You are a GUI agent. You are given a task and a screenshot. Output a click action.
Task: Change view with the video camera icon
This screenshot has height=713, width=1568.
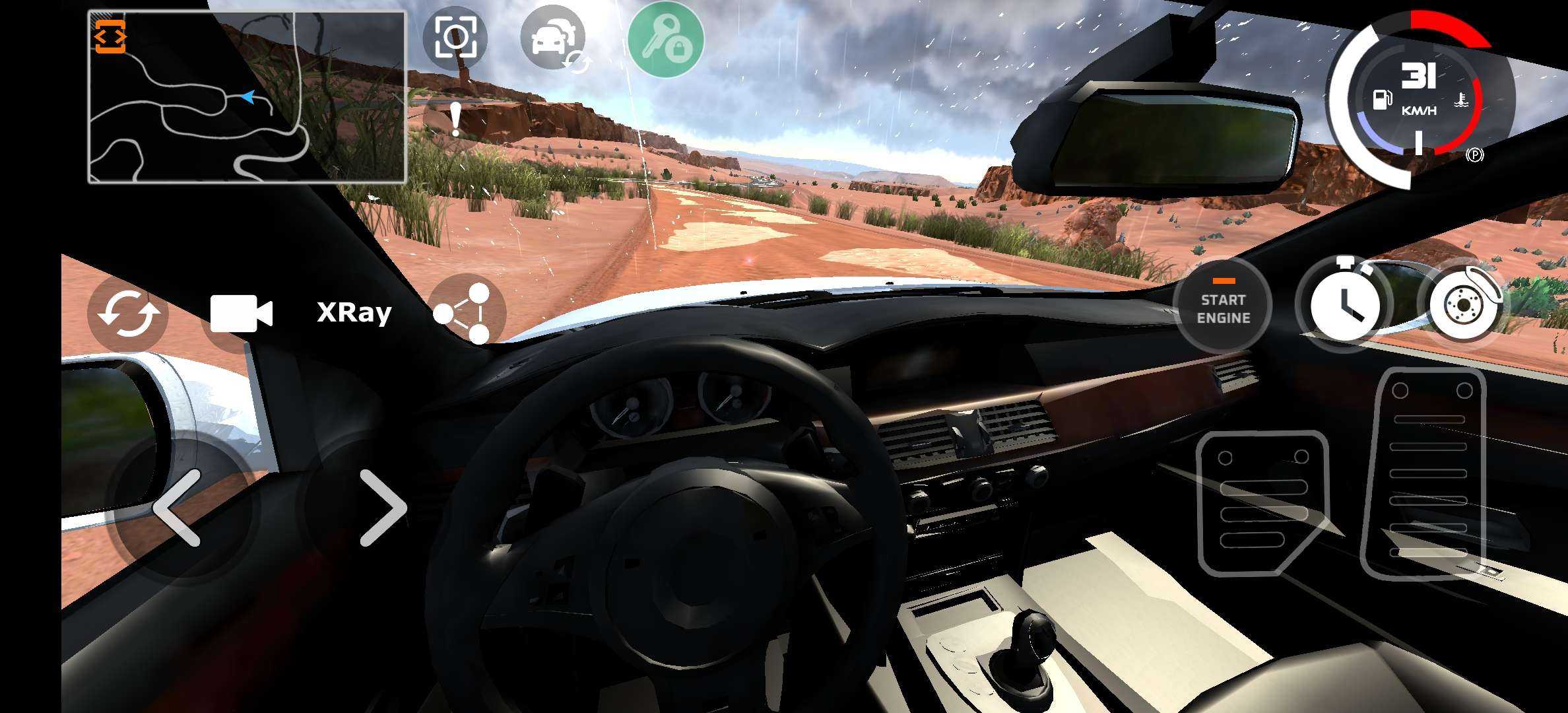(241, 314)
